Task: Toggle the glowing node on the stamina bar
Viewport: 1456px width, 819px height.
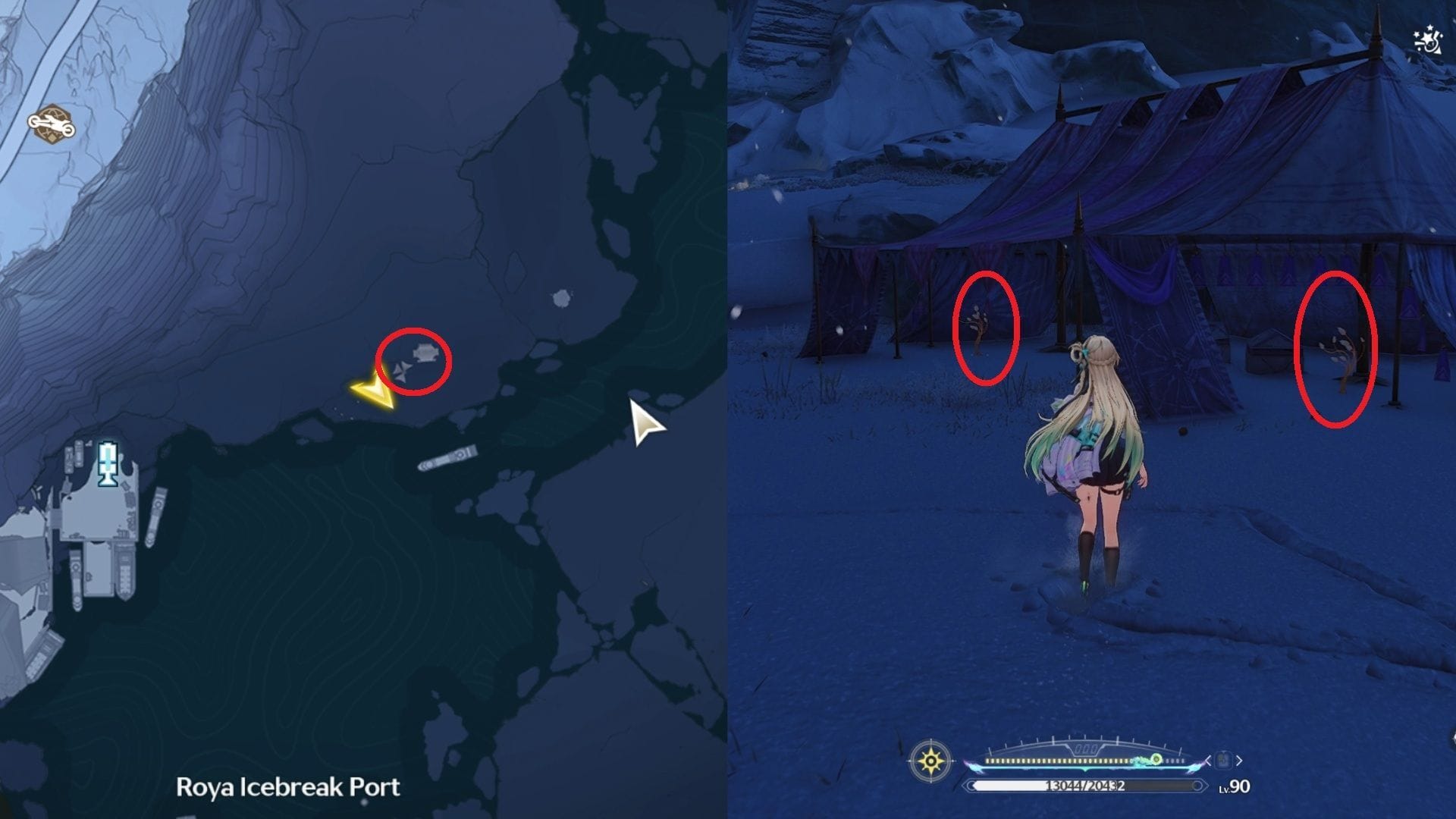Action: pos(1155,758)
